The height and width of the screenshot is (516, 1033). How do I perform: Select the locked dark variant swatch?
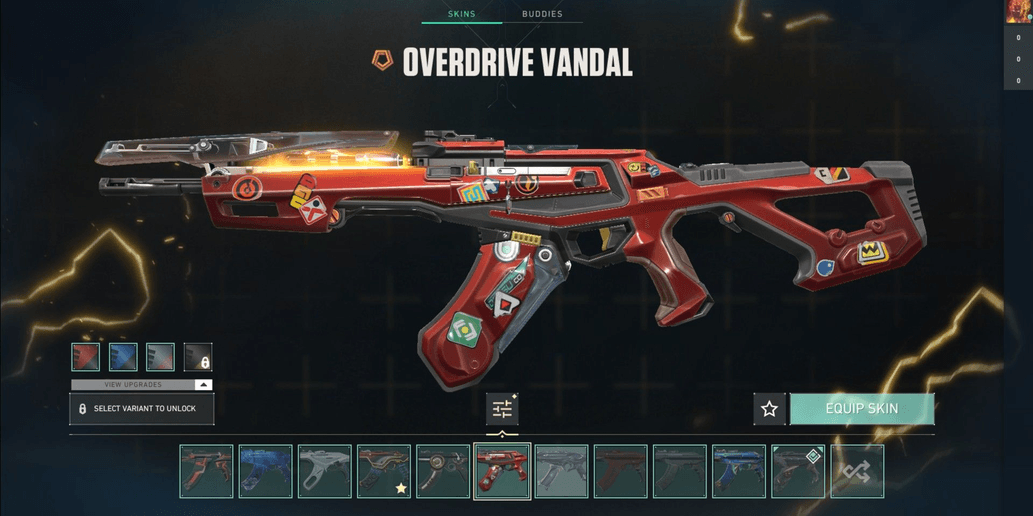(x=198, y=357)
